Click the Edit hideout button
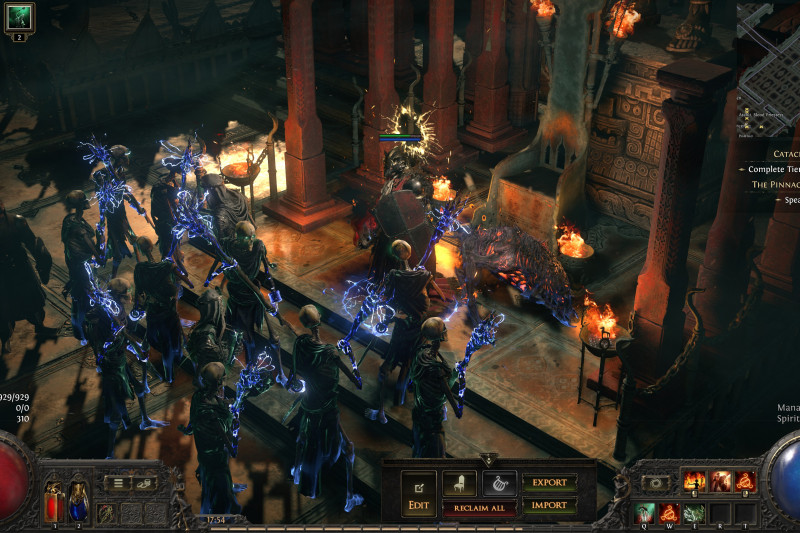The width and height of the screenshot is (800, 533). pos(419,493)
